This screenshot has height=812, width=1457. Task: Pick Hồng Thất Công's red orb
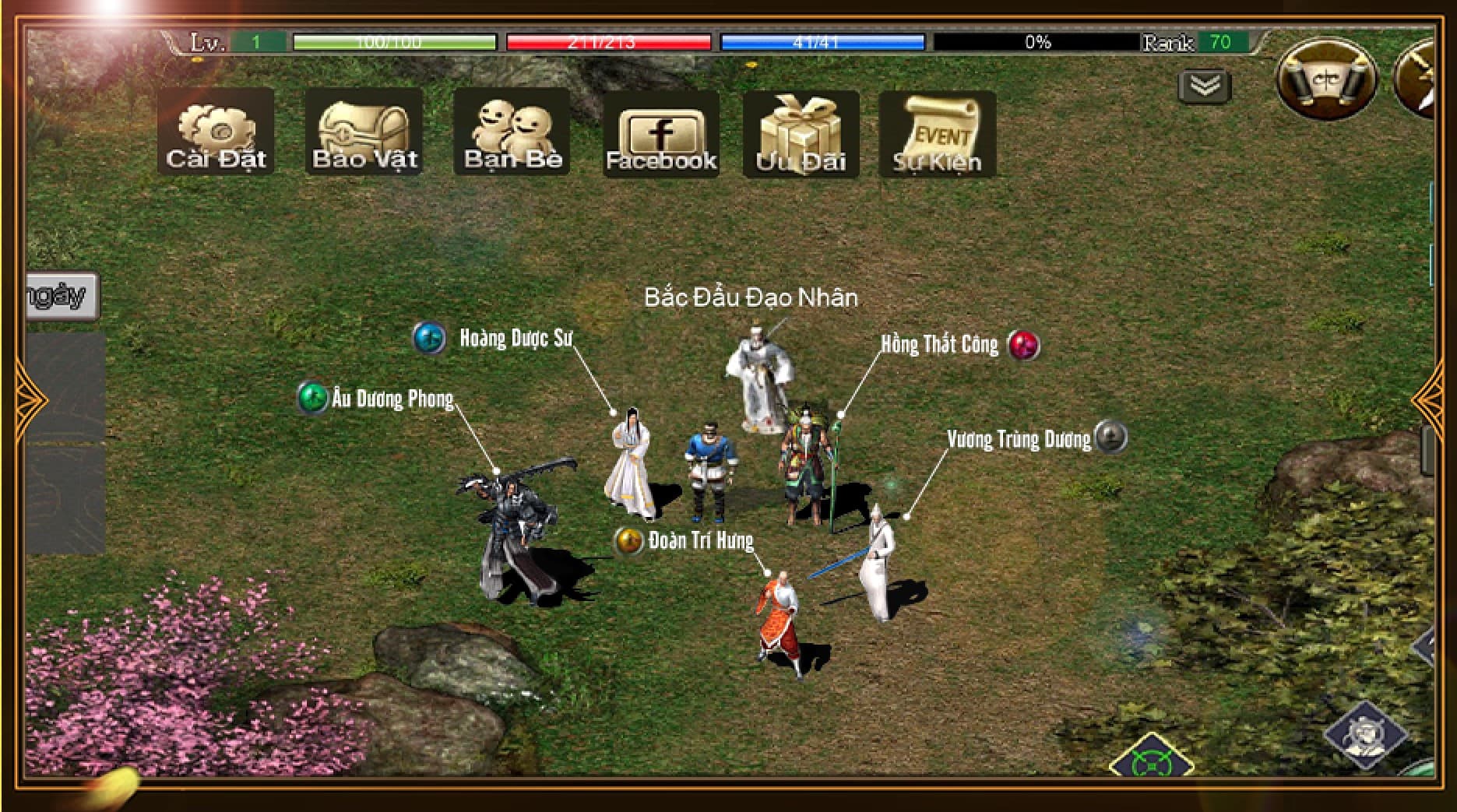[1023, 345]
